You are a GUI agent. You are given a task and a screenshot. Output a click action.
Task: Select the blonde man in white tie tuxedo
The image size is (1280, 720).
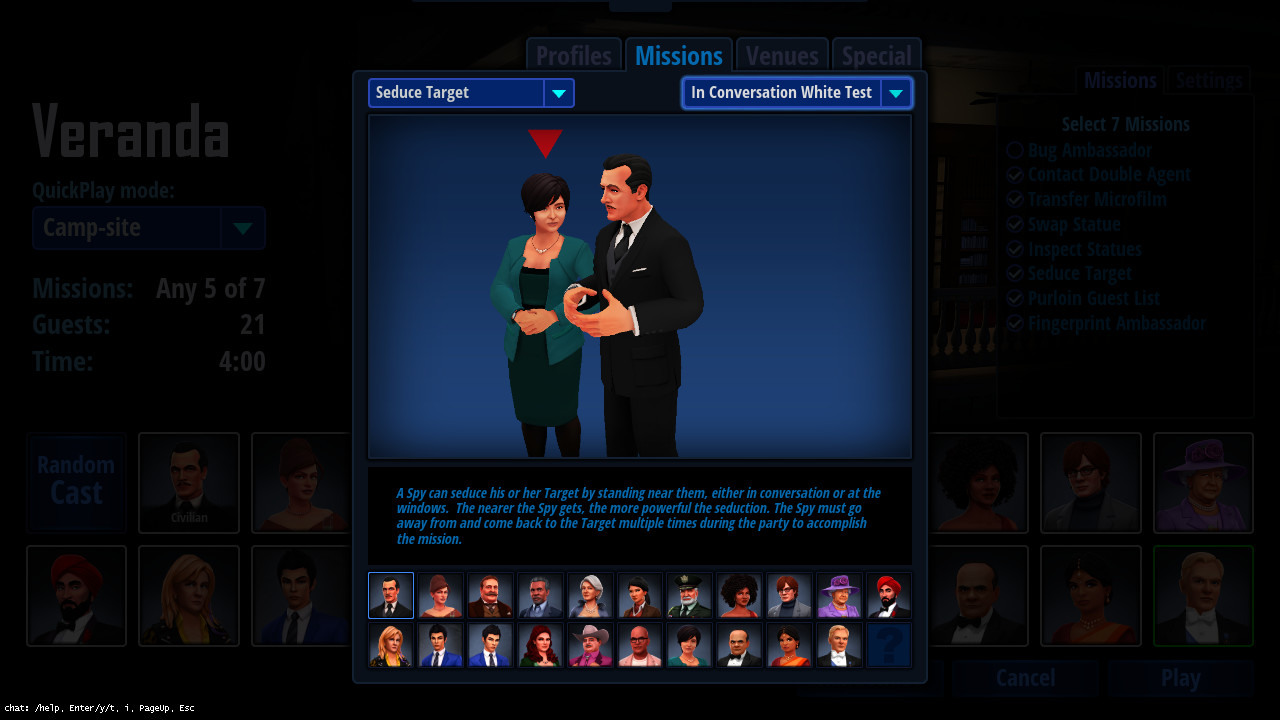click(838, 644)
